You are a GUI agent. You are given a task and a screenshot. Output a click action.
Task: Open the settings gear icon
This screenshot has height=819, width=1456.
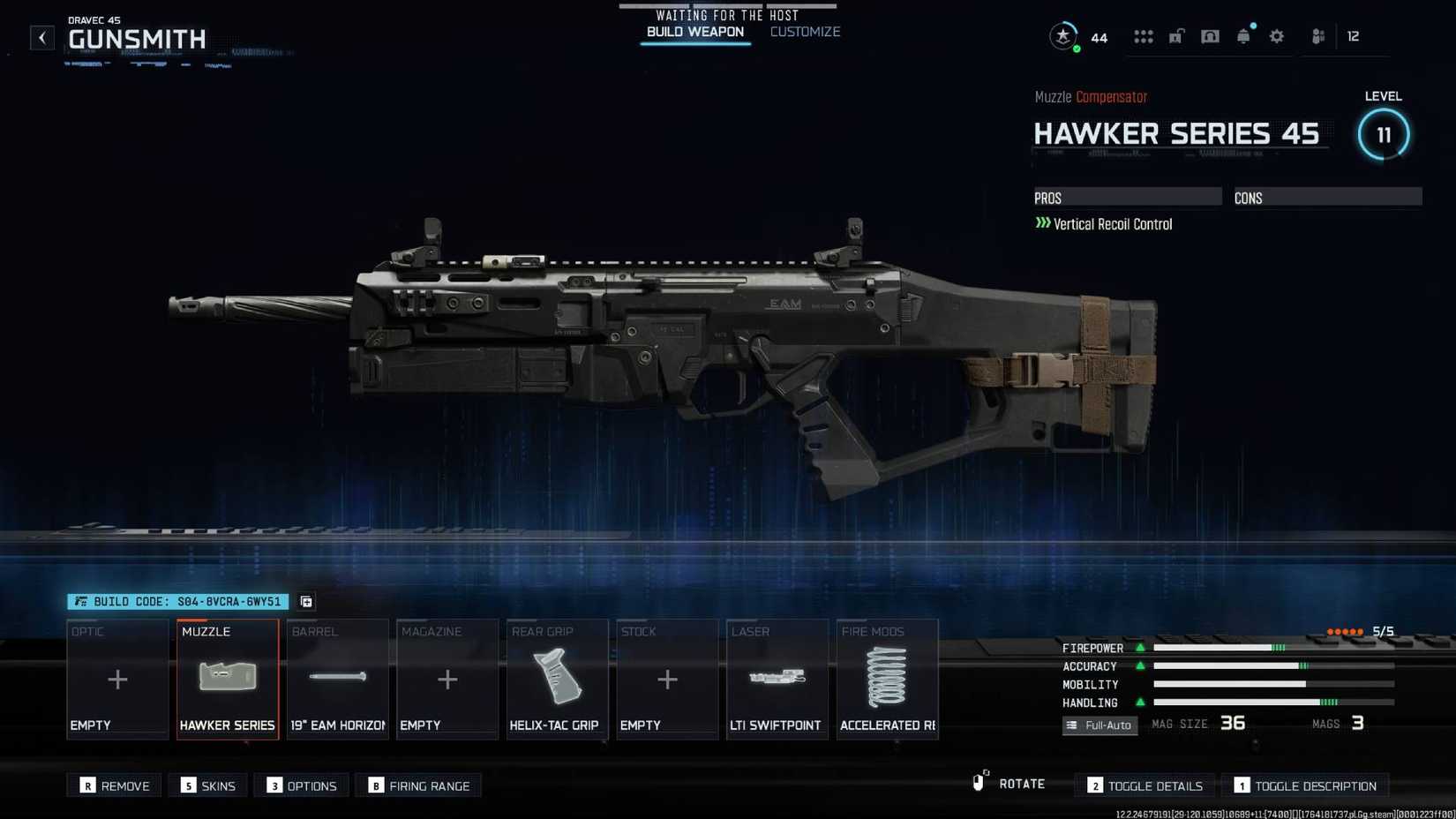[1276, 36]
